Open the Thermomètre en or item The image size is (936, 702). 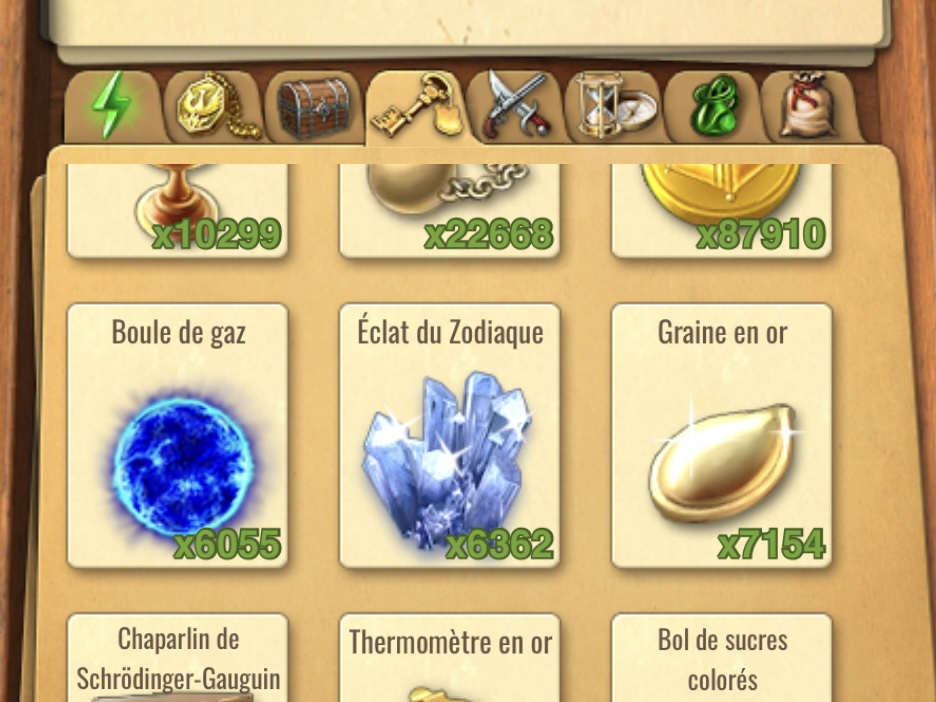[x=450, y=658]
